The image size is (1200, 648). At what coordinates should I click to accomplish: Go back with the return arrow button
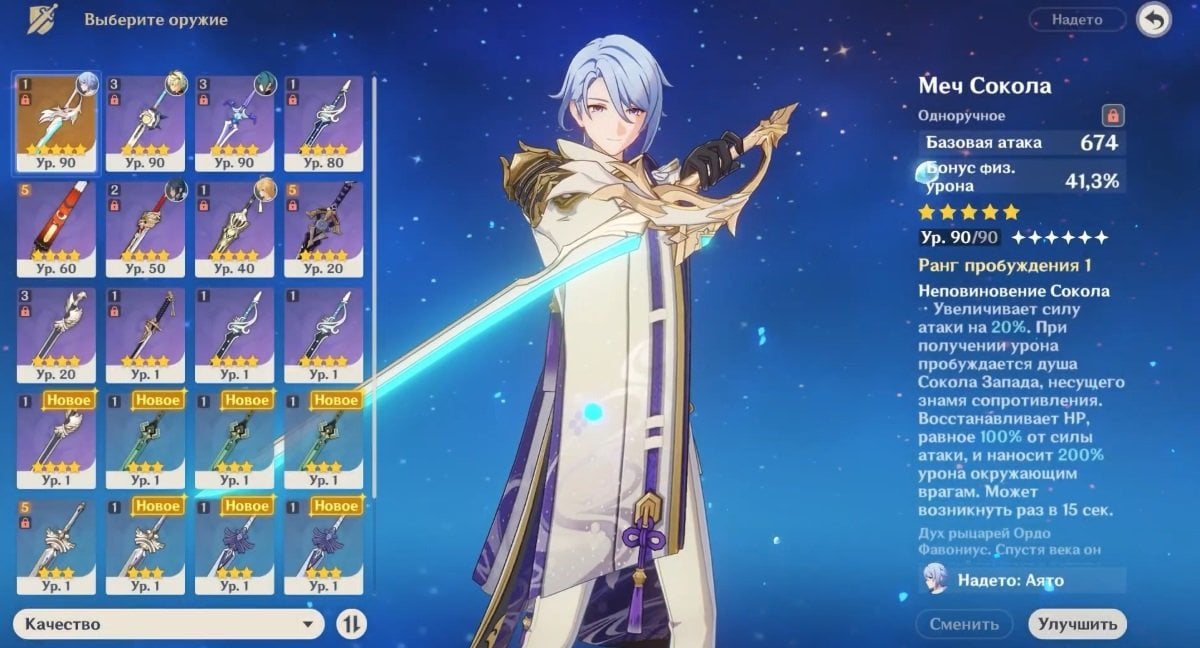pyautogui.click(x=1154, y=20)
